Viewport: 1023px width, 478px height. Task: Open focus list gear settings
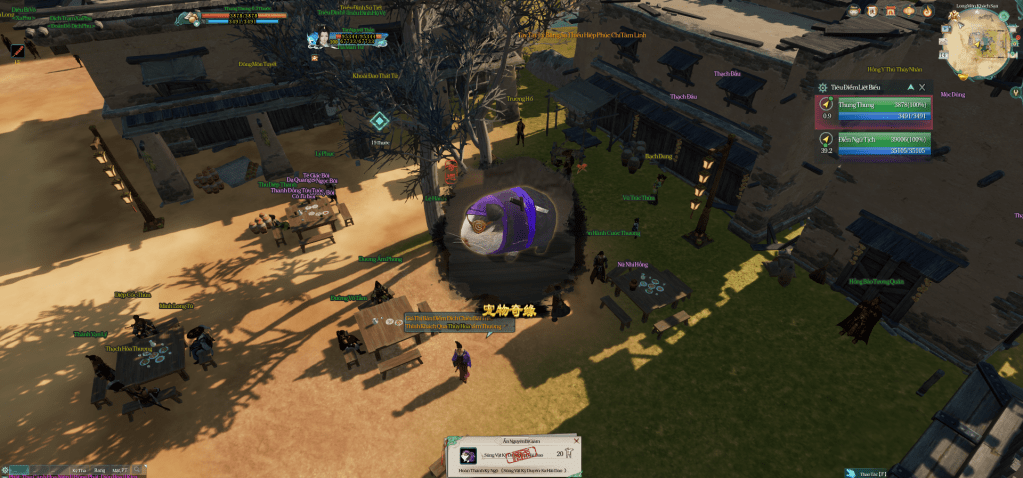pos(822,88)
